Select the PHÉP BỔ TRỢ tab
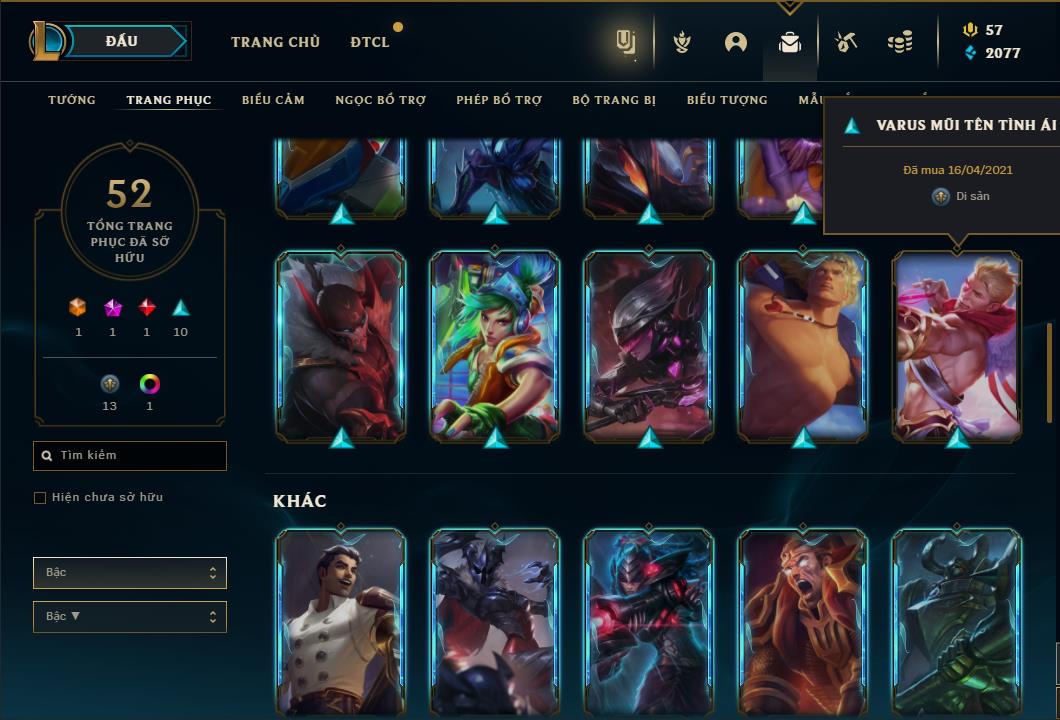Image resolution: width=1060 pixels, height=720 pixels. 499,100
